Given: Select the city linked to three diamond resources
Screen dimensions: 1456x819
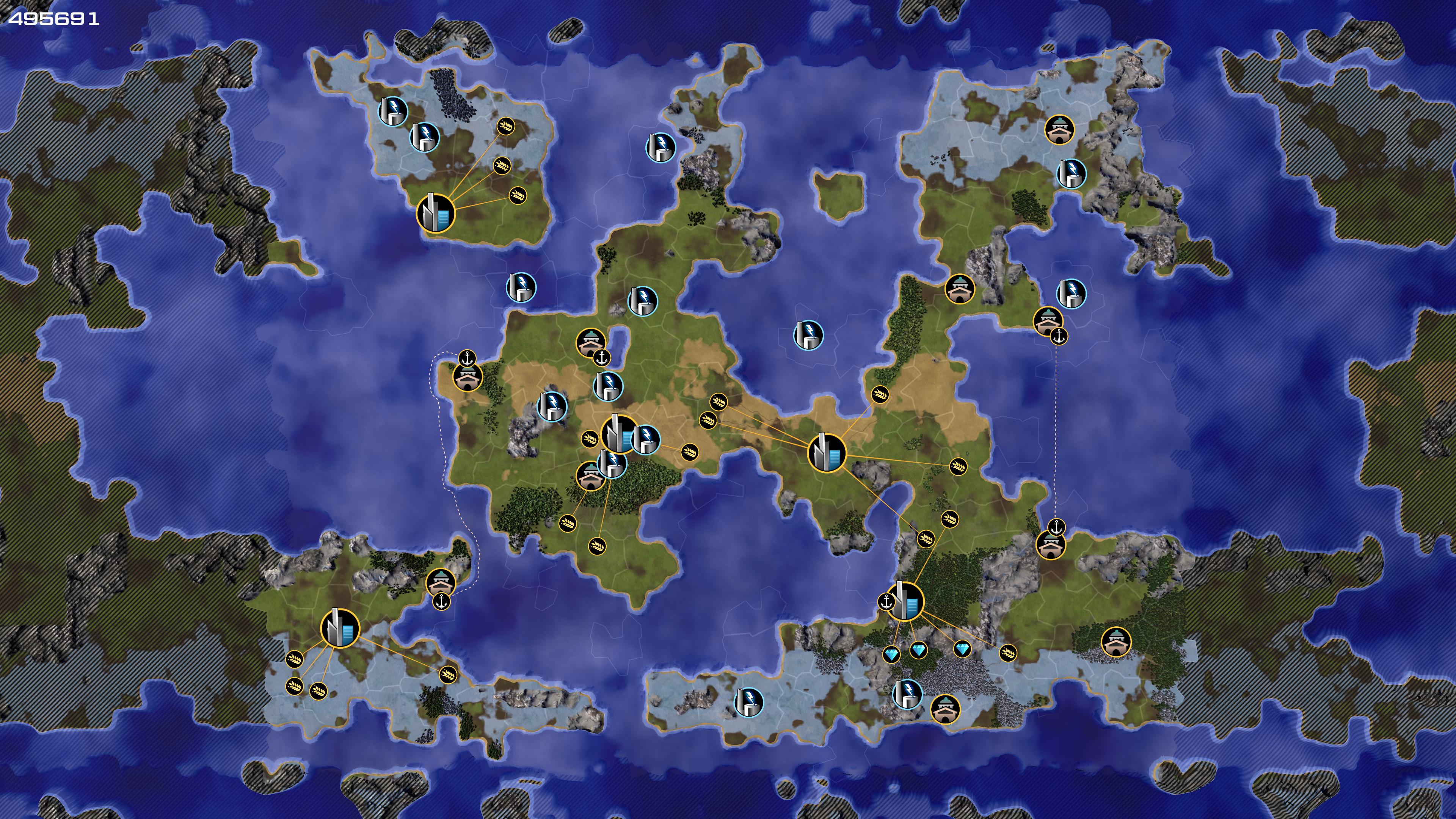Looking at the screenshot, I should (x=905, y=601).
